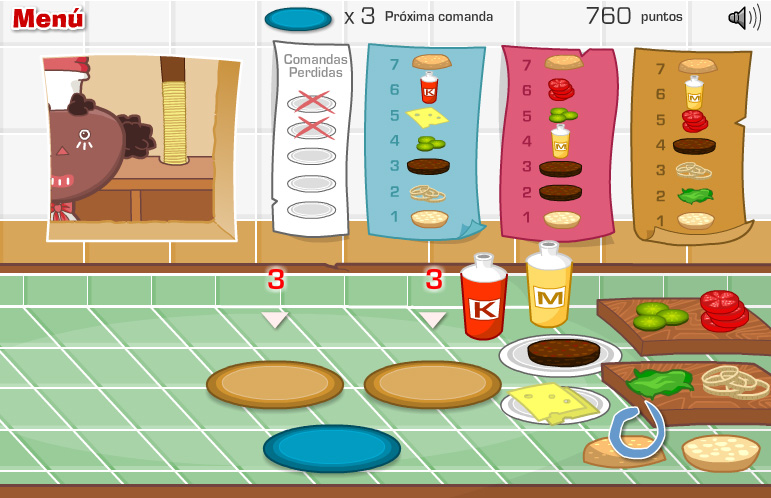Select the onion rings
The width and height of the screenshot is (771, 498).
[733, 380]
